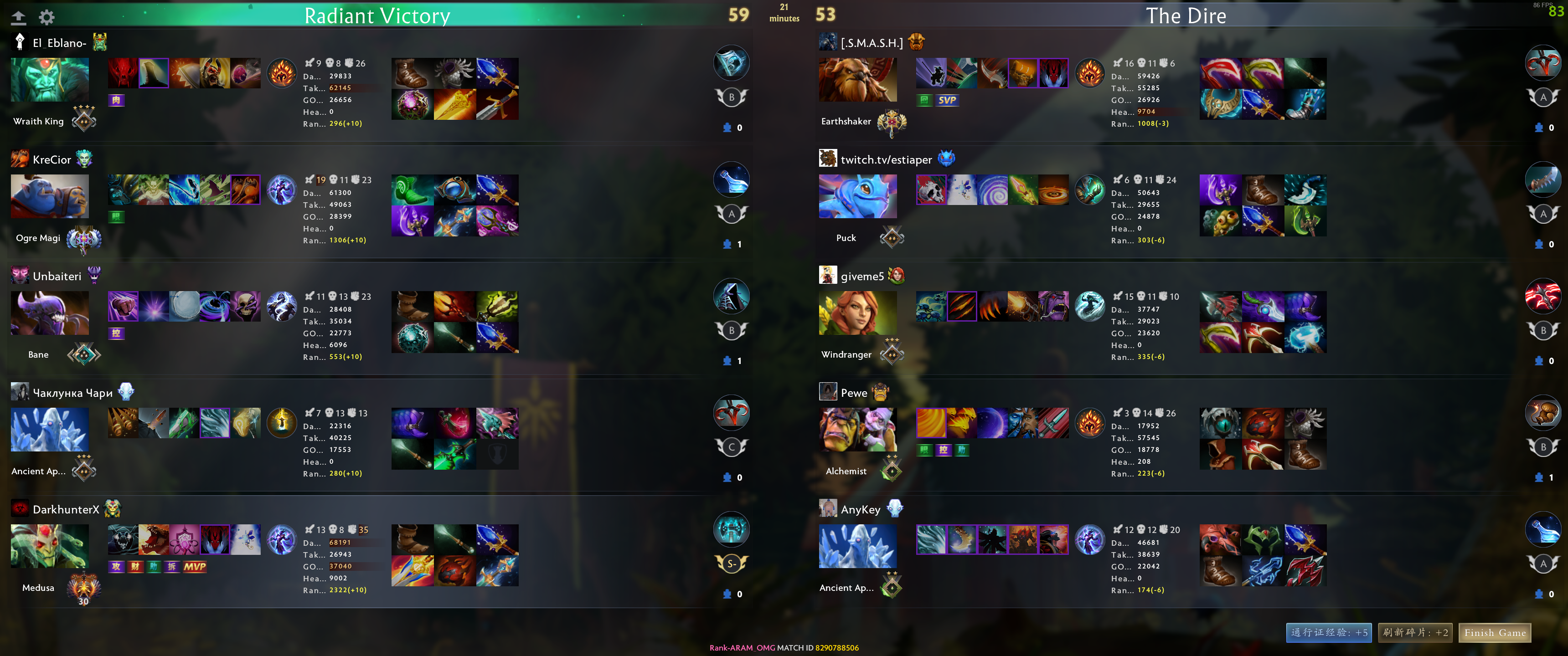Open player name DarkhunterX
1568x656 pixels.
pos(66,510)
